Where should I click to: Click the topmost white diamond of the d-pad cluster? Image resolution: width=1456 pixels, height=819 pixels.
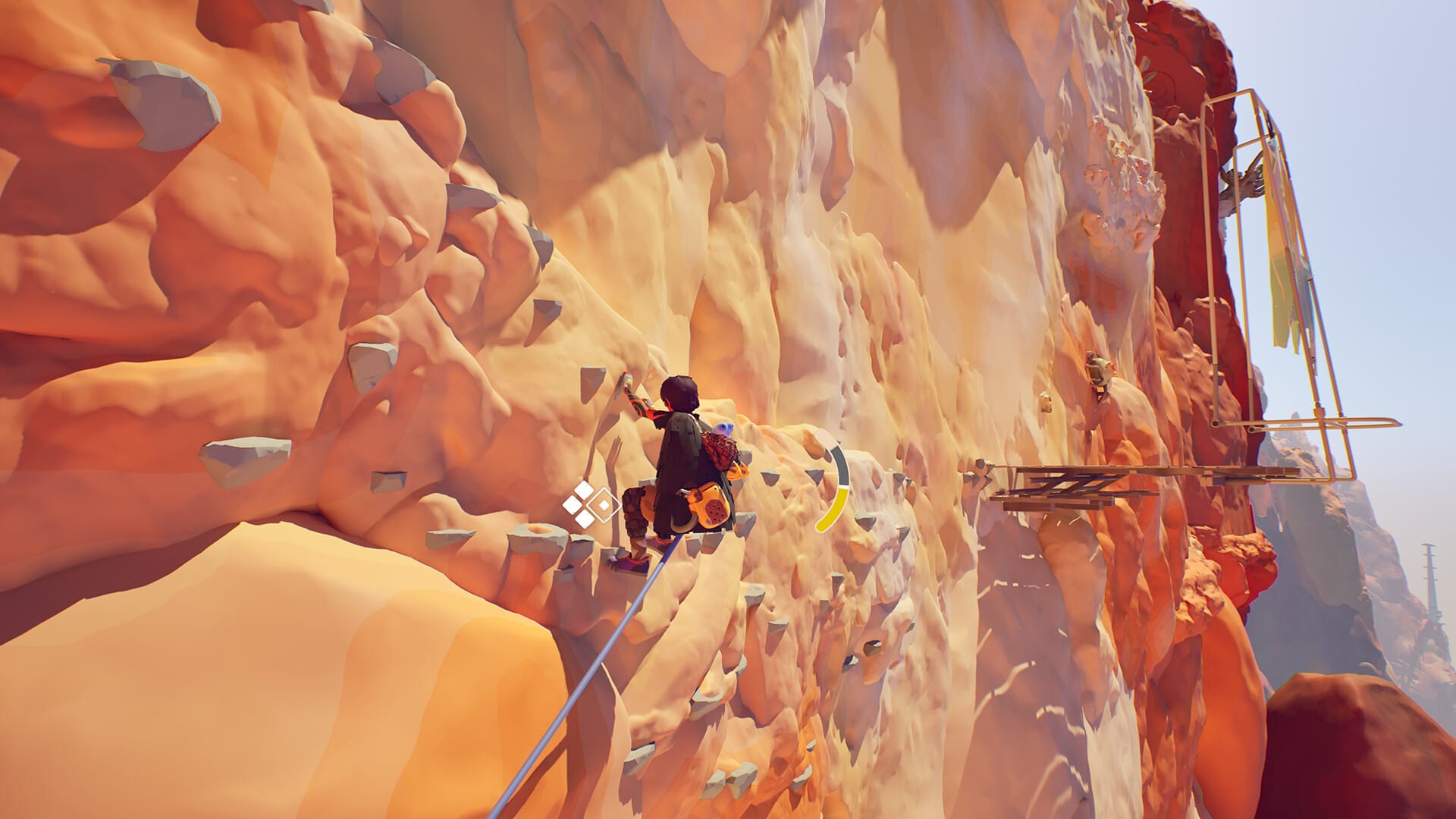(x=583, y=489)
